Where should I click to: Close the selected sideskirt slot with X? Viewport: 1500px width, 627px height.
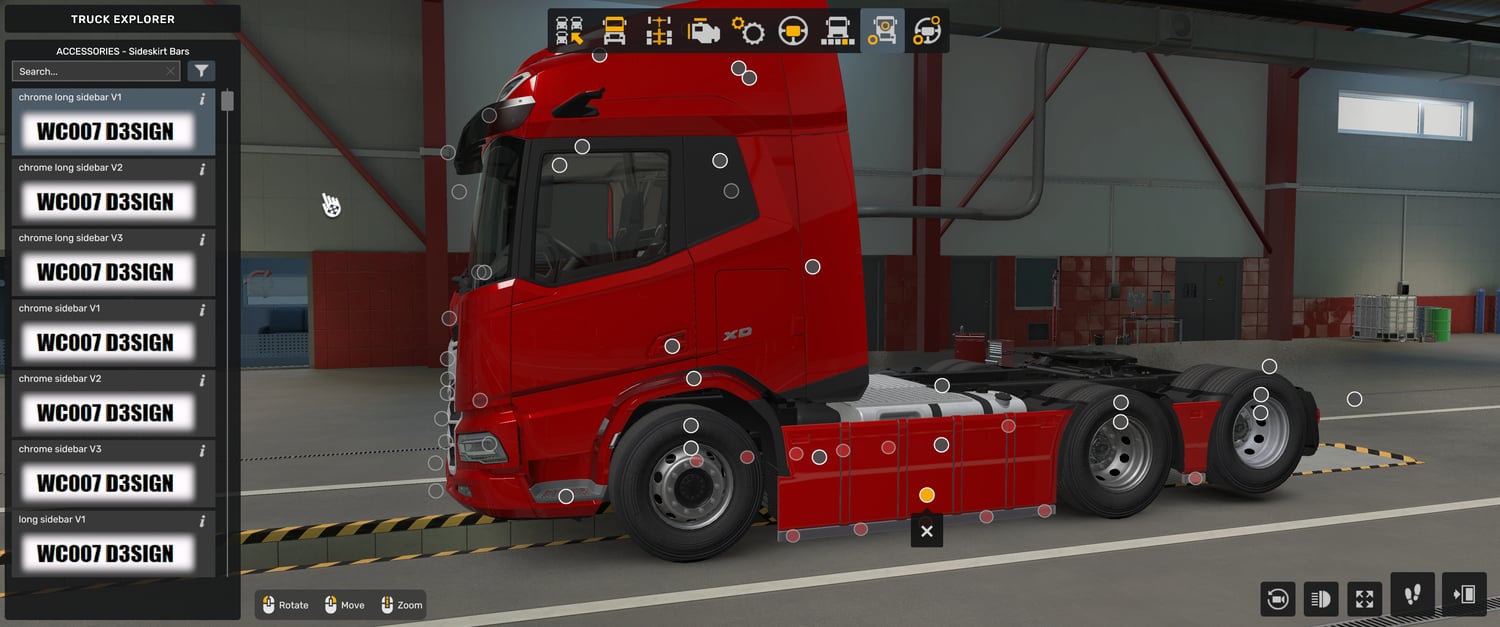926,531
